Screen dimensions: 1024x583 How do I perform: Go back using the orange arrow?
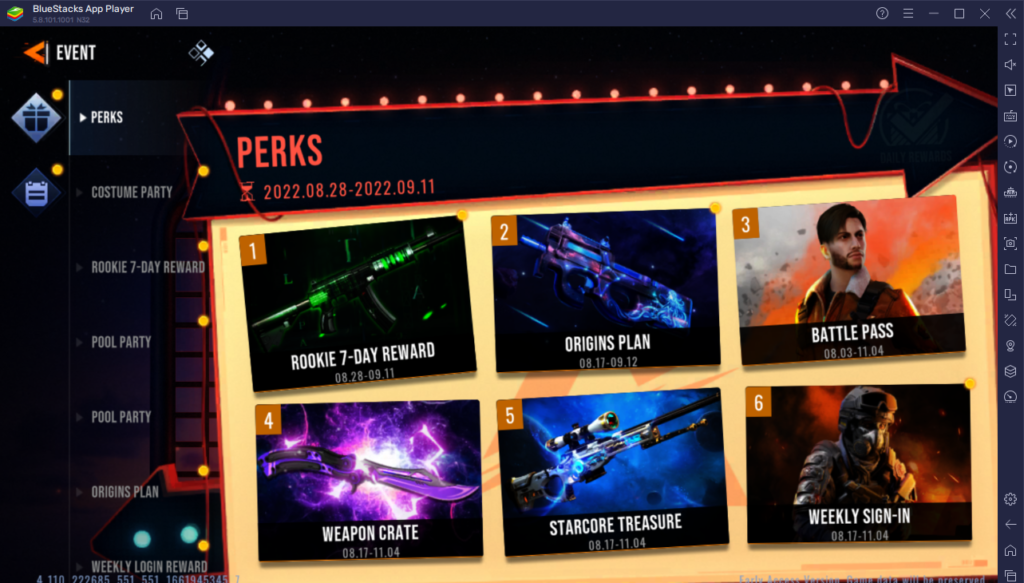point(35,52)
